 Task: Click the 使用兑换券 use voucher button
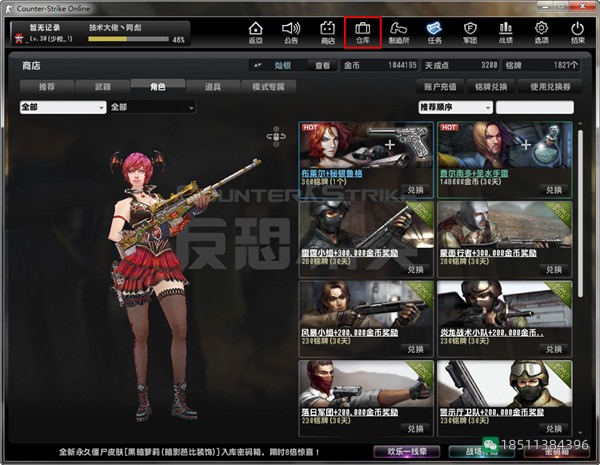[x=549, y=87]
